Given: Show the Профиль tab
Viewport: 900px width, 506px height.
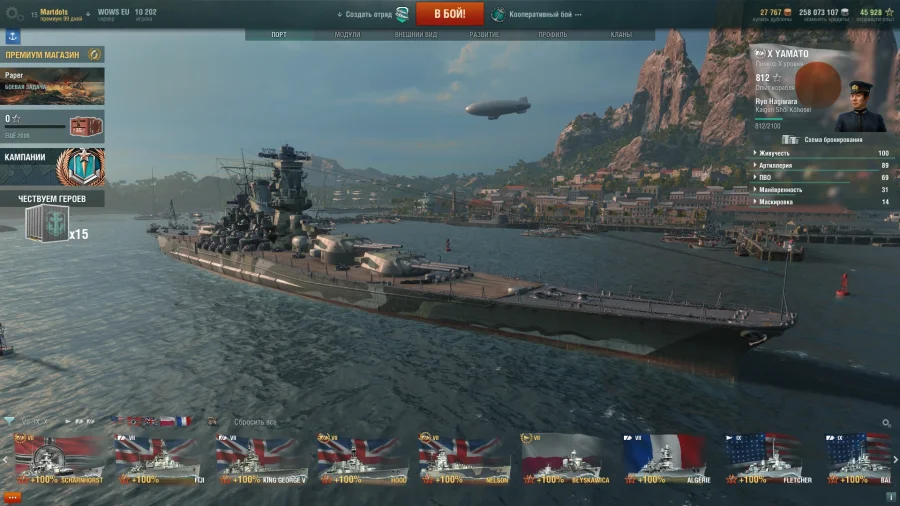Looking at the screenshot, I should tap(552, 35).
